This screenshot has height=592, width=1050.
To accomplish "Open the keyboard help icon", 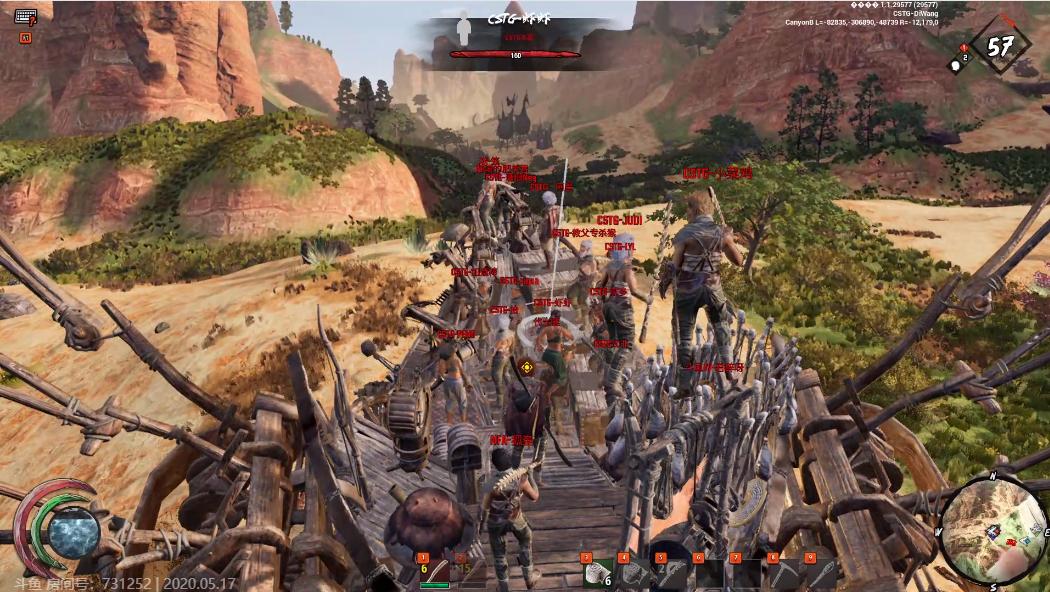I will [x=26, y=16].
